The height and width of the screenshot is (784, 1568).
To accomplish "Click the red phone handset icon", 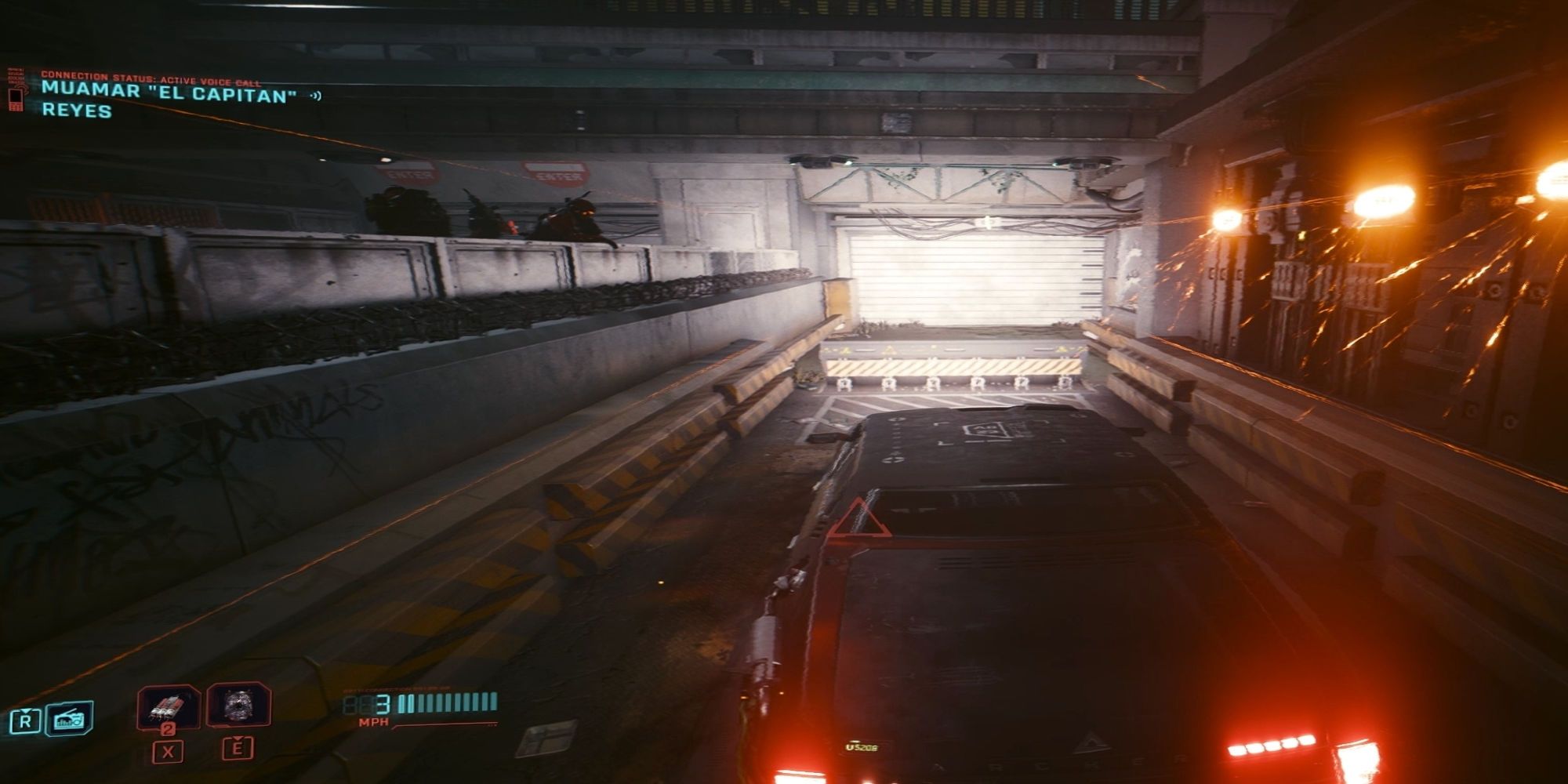I will (x=16, y=100).
